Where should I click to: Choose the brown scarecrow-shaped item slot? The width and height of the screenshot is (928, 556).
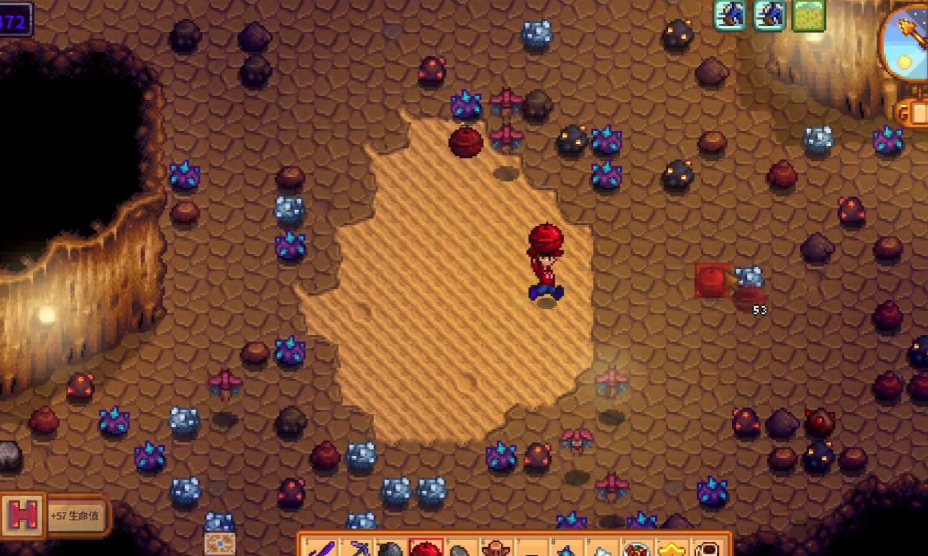point(496,548)
